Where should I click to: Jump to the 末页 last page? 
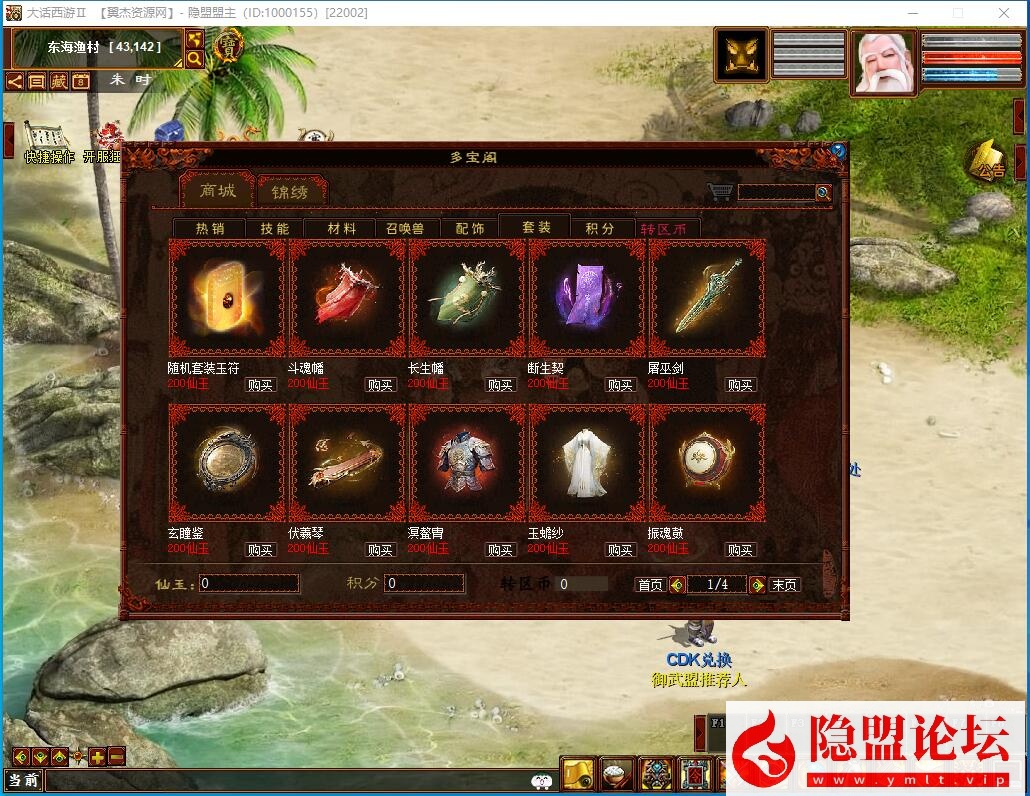(x=785, y=585)
